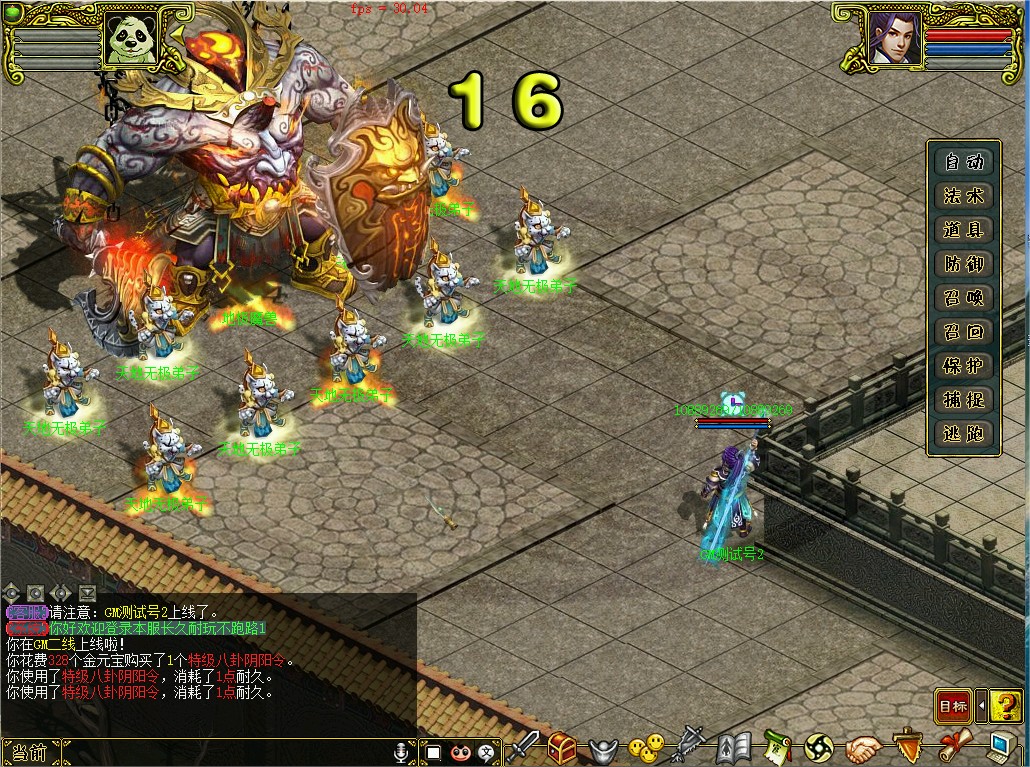This screenshot has width=1030, height=767.
Task: Click the handshake trade icon
Action: 863,747
